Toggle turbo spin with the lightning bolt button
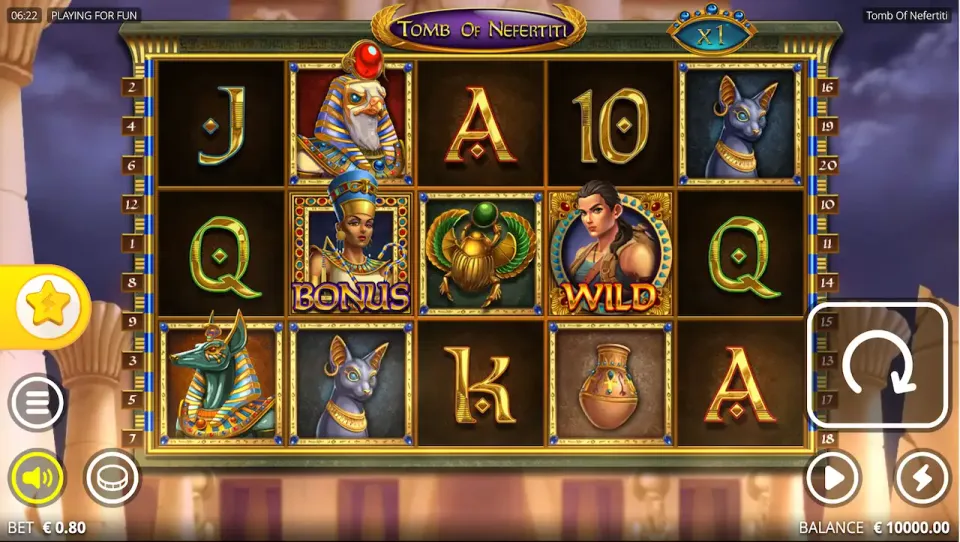Screen dimensions: 960x542 pos(921,479)
